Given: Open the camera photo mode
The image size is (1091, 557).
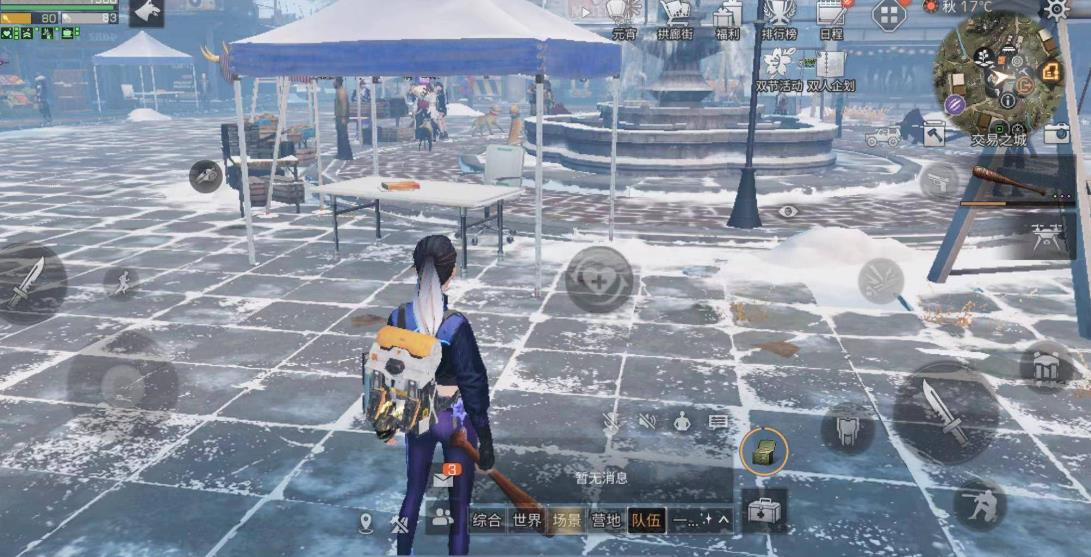Looking at the screenshot, I should [1057, 132].
